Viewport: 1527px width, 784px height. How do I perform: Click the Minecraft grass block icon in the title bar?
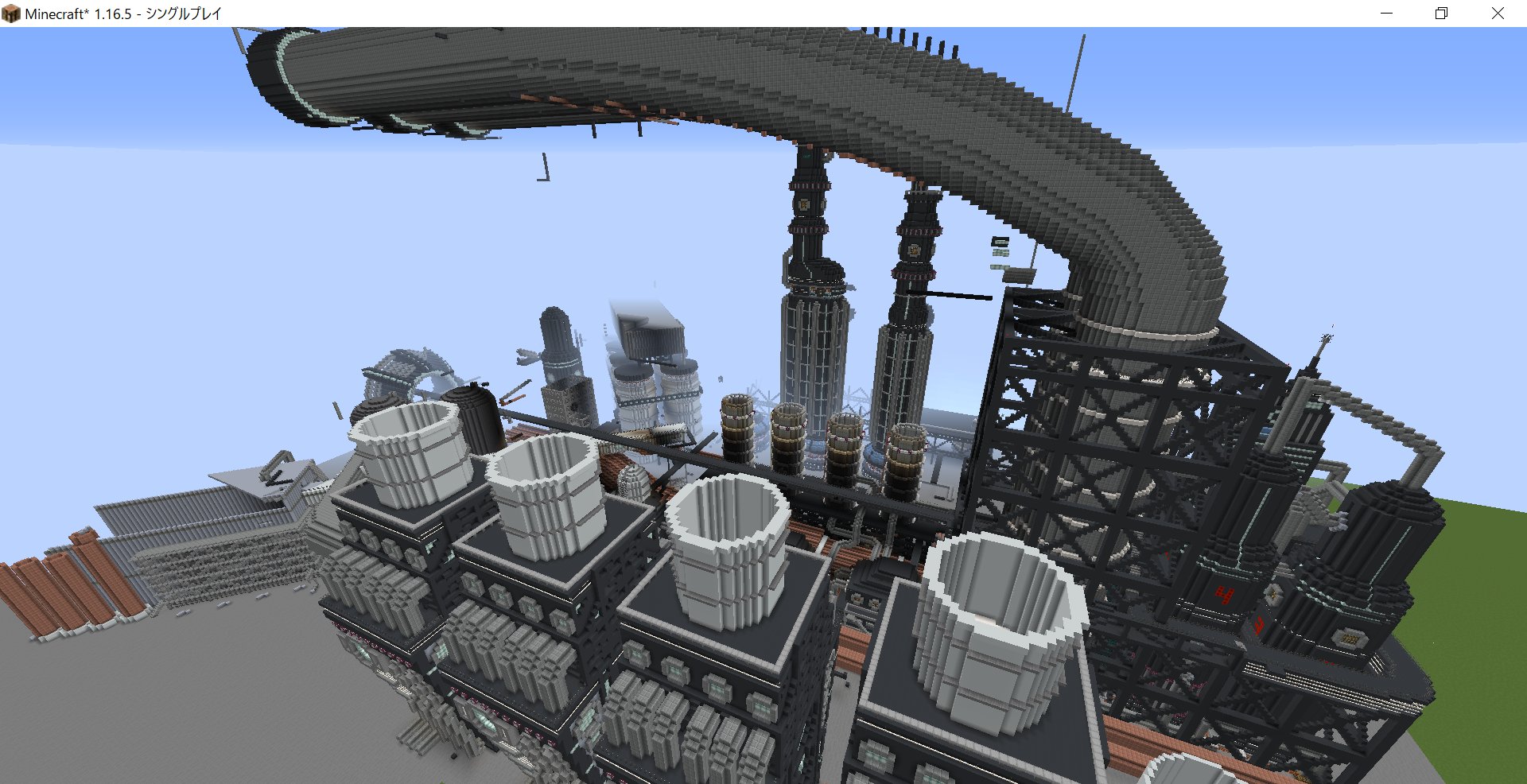pos(11,13)
